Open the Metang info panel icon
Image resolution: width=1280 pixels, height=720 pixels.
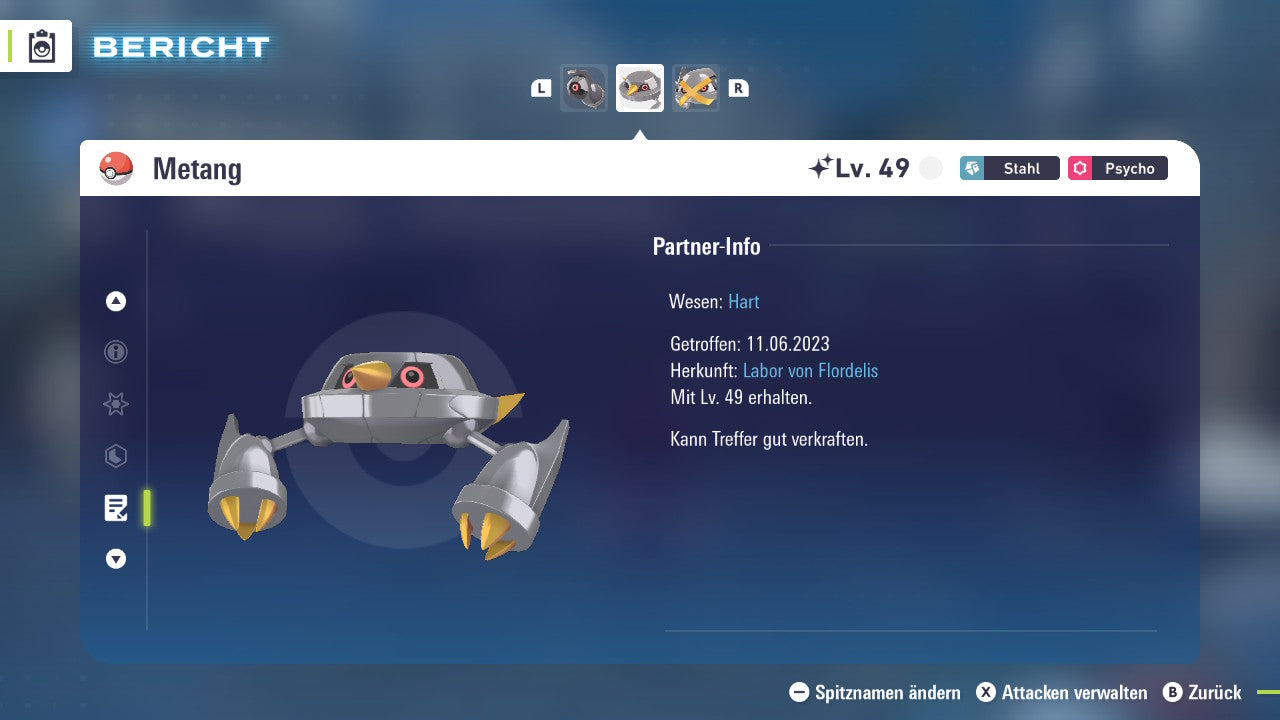115,352
